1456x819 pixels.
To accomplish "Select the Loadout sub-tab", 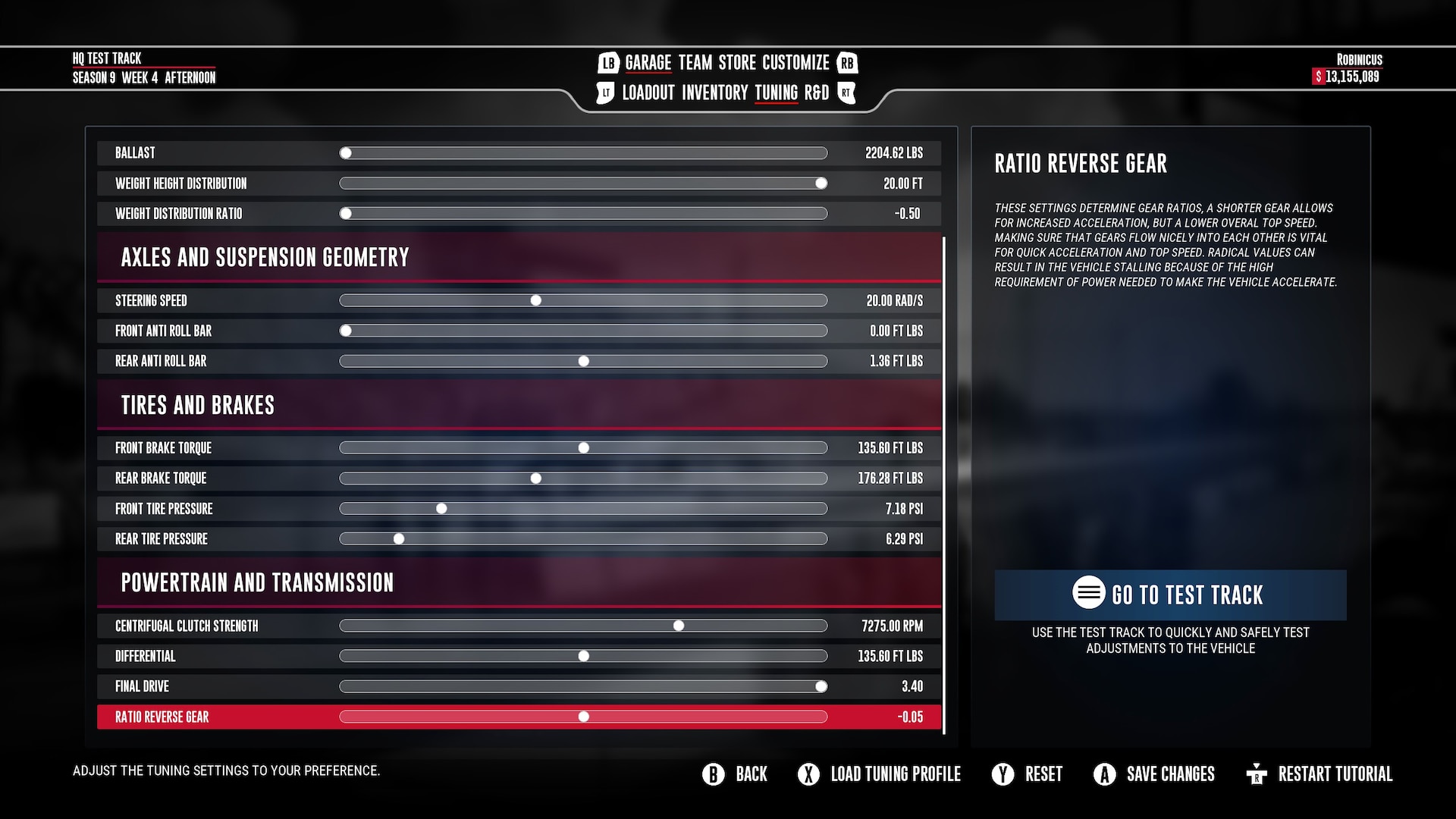I will pos(648,93).
